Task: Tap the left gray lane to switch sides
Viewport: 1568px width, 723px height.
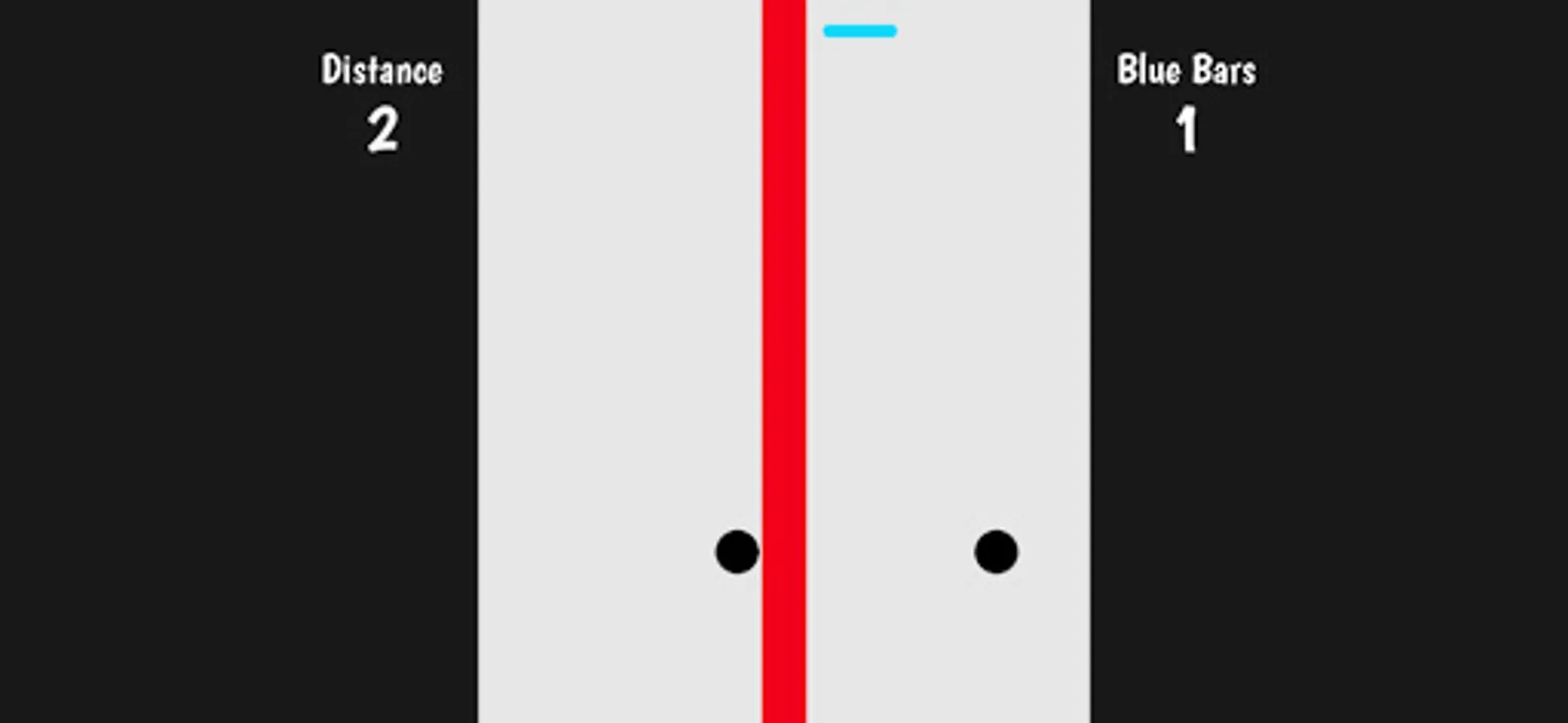Action: pyautogui.click(x=618, y=361)
